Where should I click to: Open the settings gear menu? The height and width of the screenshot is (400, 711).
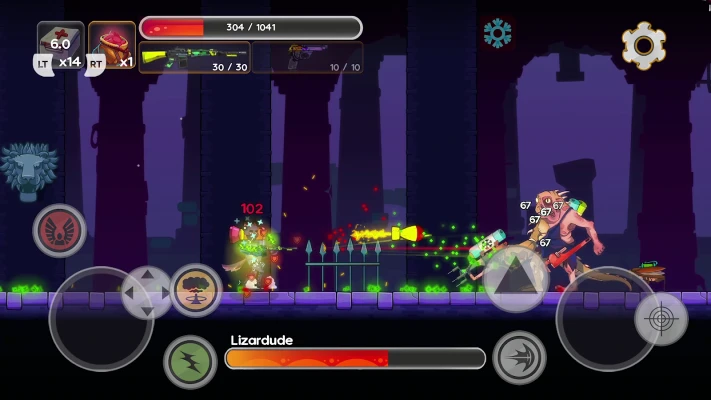coord(644,45)
